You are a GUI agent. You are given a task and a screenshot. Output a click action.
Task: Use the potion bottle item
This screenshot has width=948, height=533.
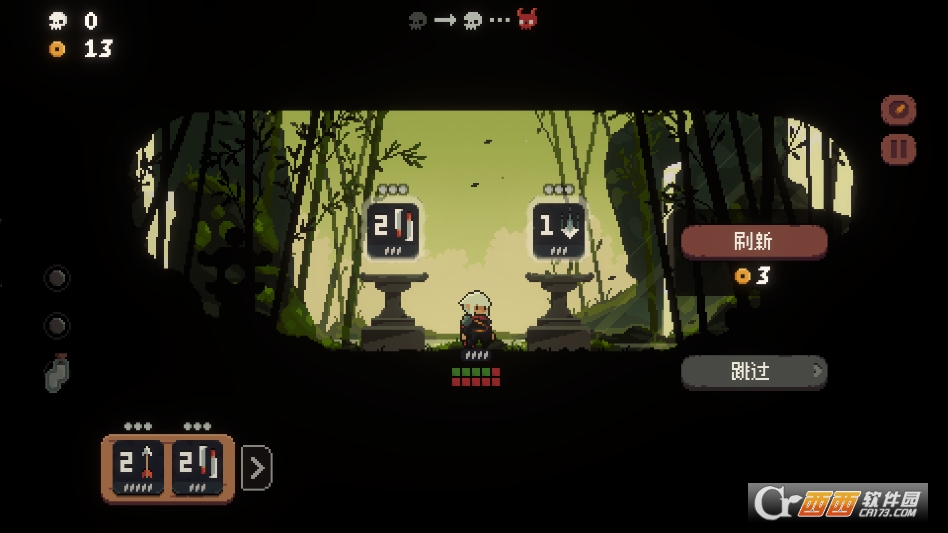pyautogui.click(x=57, y=373)
